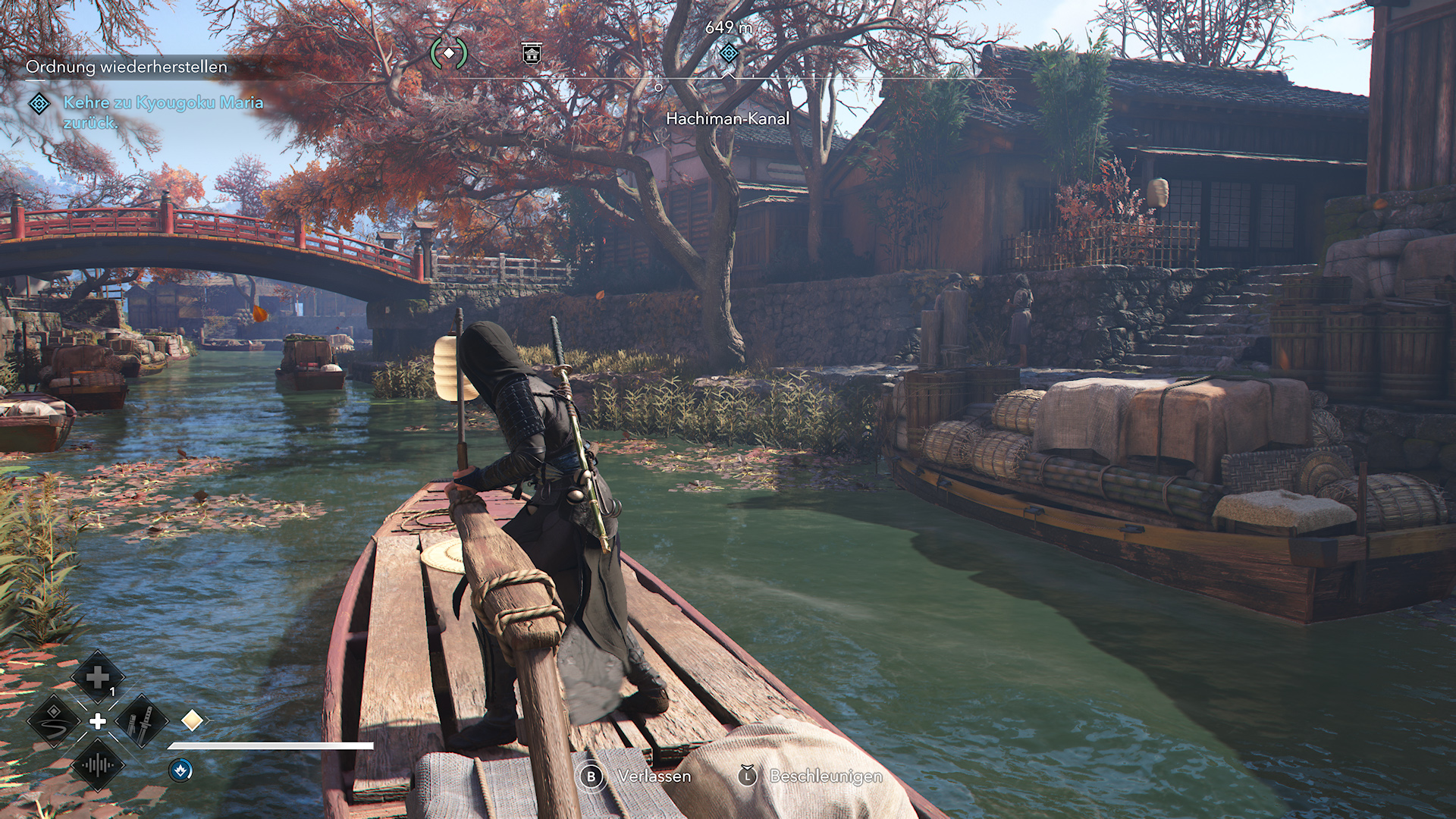This screenshot has height=819, width=1456.
Task: Click the Beschleunigen prompt label
Action: pos(826,777)
